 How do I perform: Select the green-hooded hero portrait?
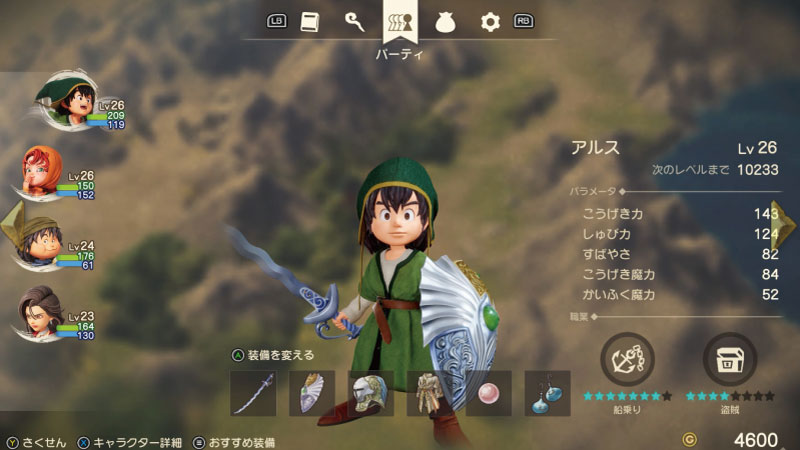click(63, 102)
